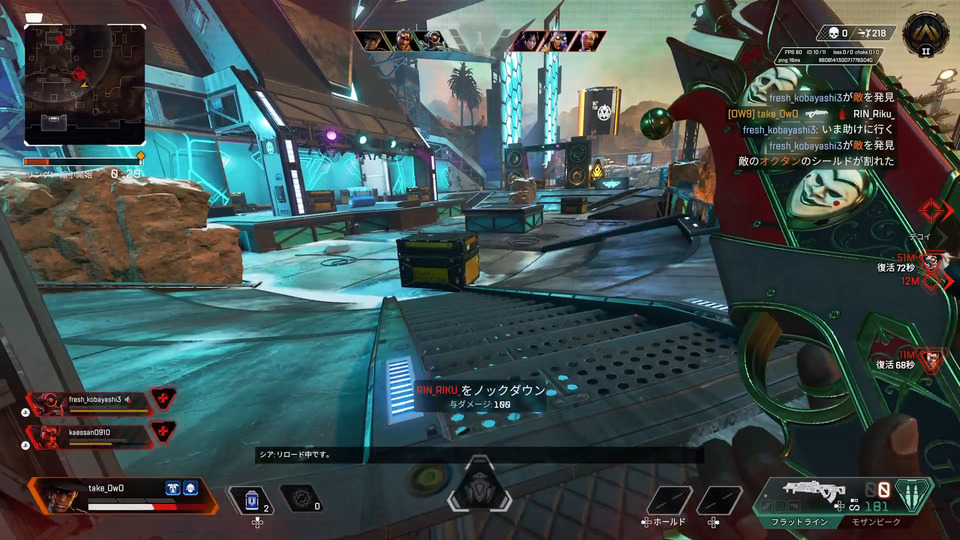This screenshot has height=540, width=960.
Task: Select the empty ordnance grenade slot
Action: [x=299, y=497]
